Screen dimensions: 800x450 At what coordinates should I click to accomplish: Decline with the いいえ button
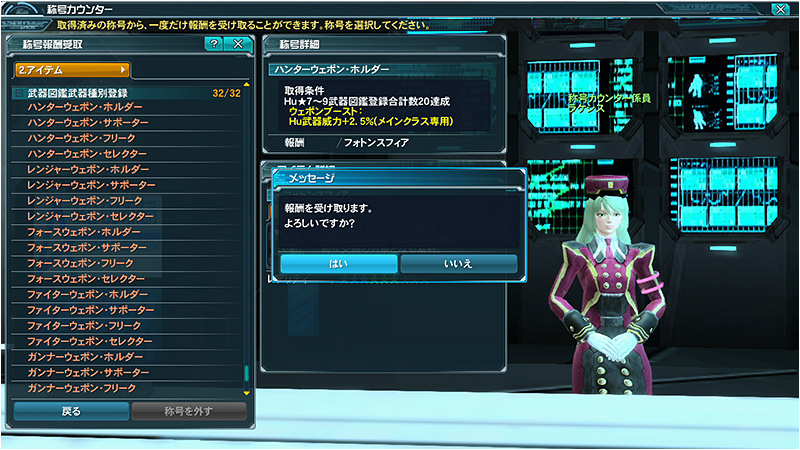458,263
